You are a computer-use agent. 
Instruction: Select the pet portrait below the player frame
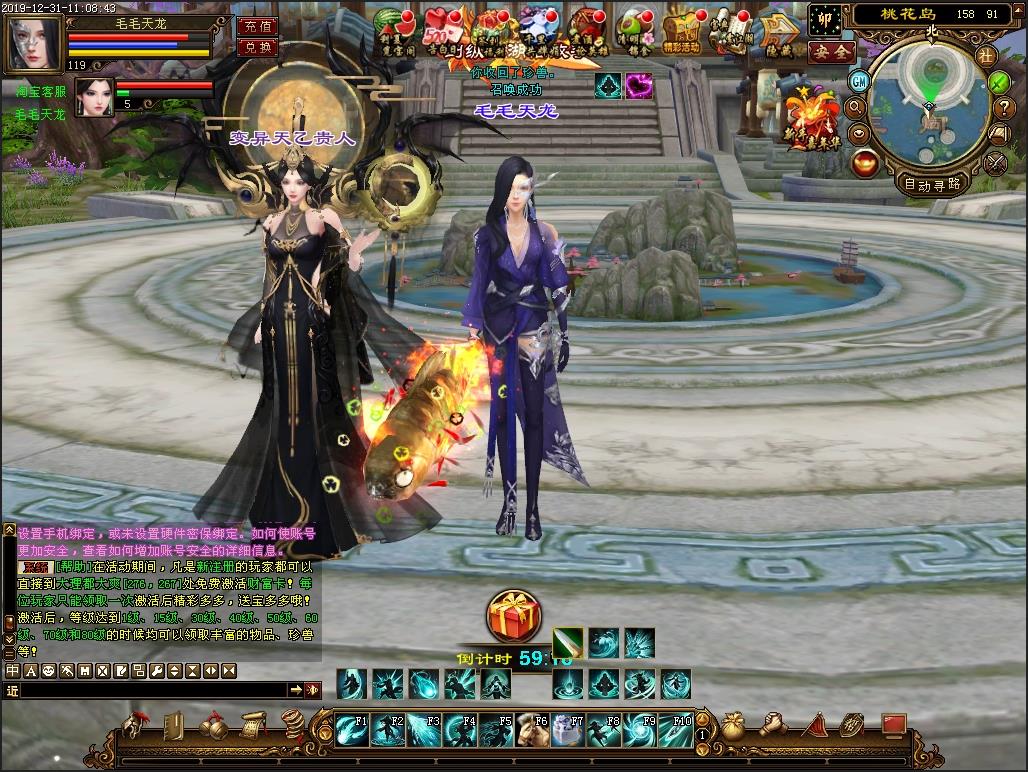[x=92, y=97]
